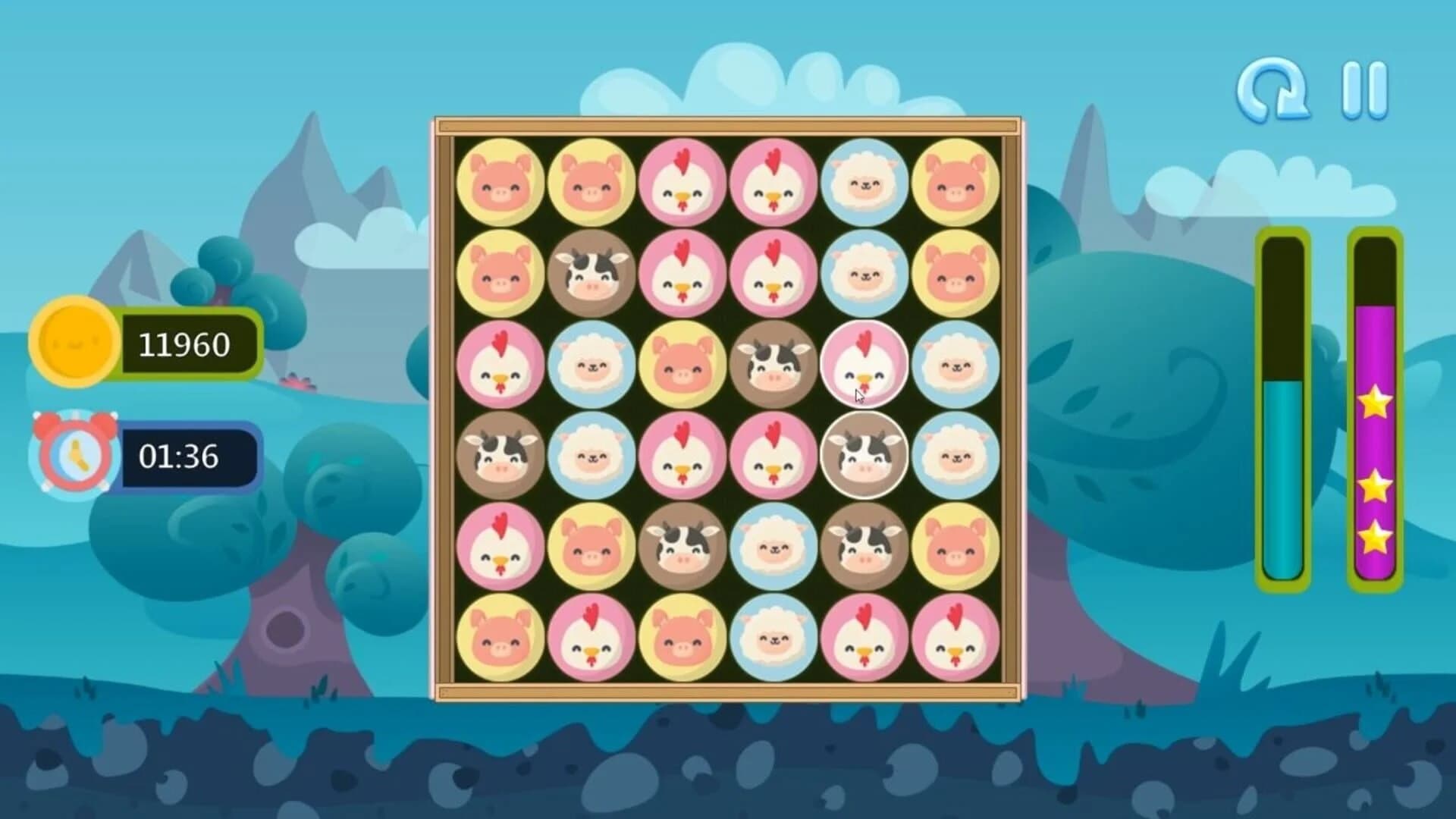Click the cow tile next to the top-left pig
This screenshot has width=1456, height=819.
coord(591,273)
